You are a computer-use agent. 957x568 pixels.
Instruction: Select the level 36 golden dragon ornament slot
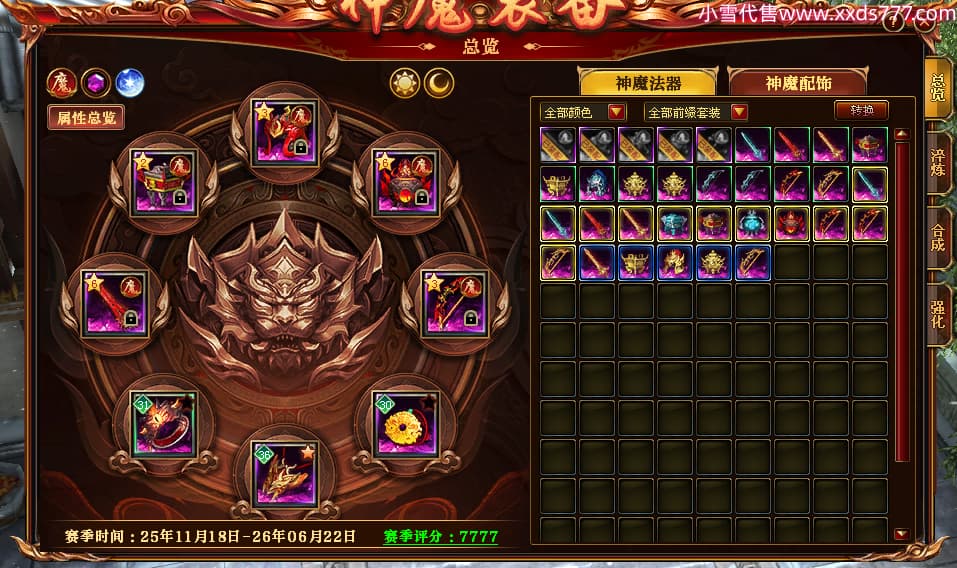tap(285, 474)
